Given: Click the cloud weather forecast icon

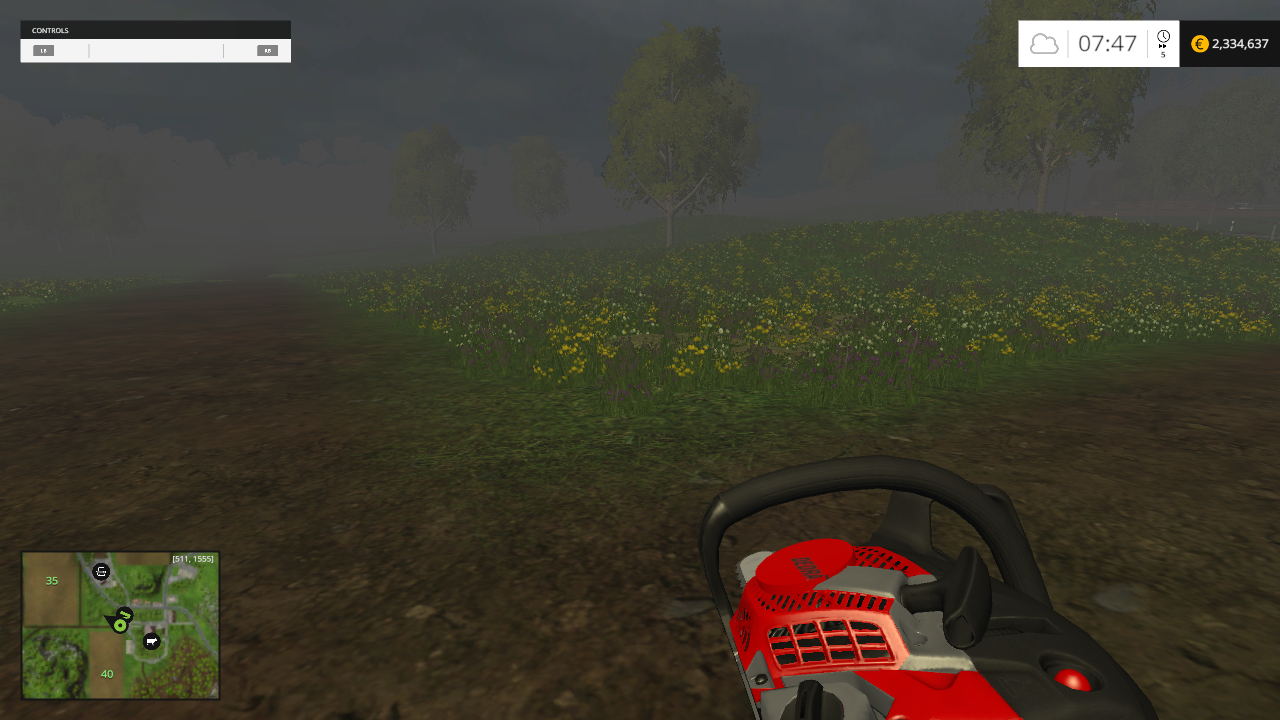Looking at the screenshot, I should [1044, 43].
